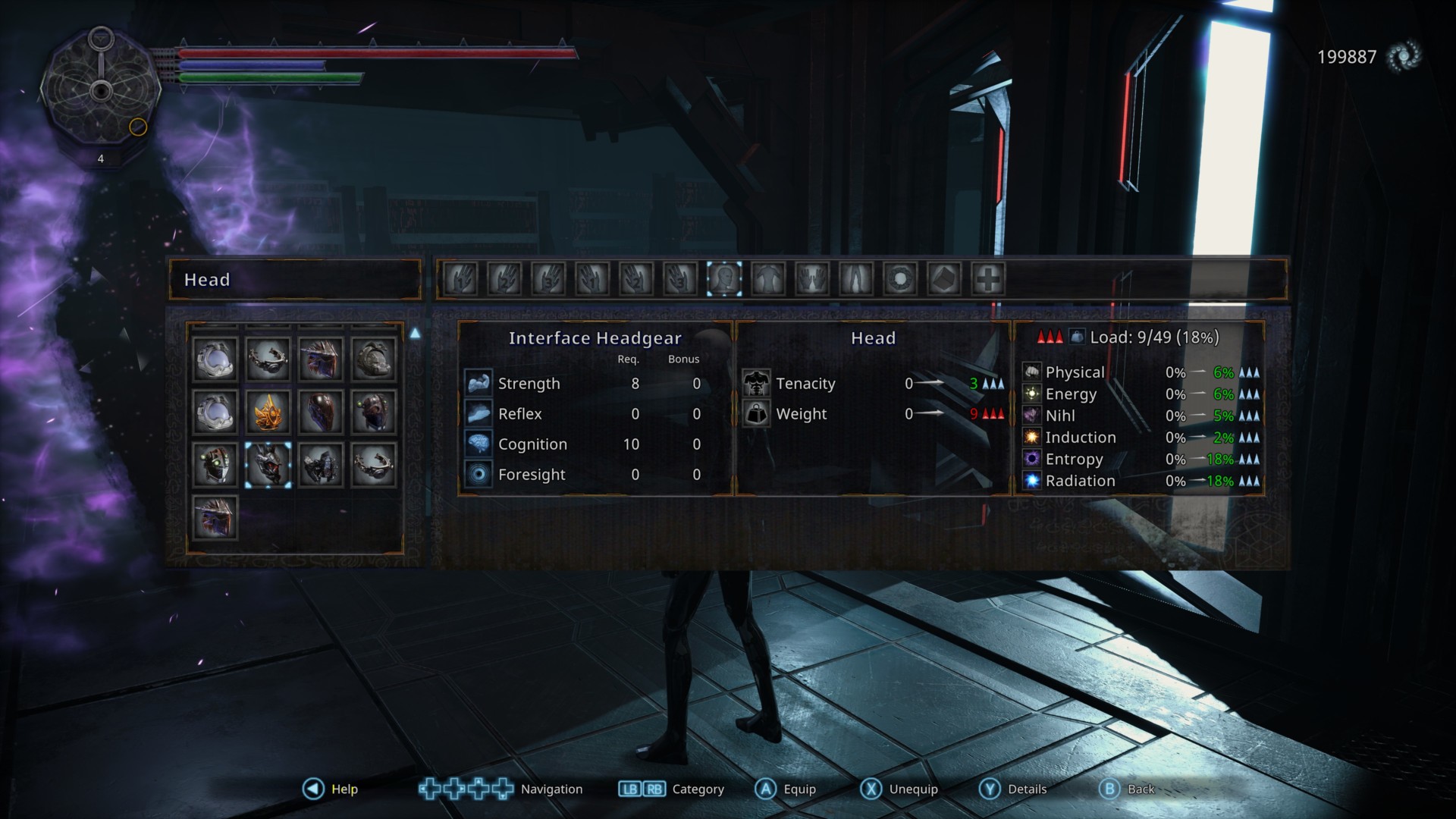Select the dark grey domed helmet
Screen dimensions: 1456x819
tap(374, 359)
